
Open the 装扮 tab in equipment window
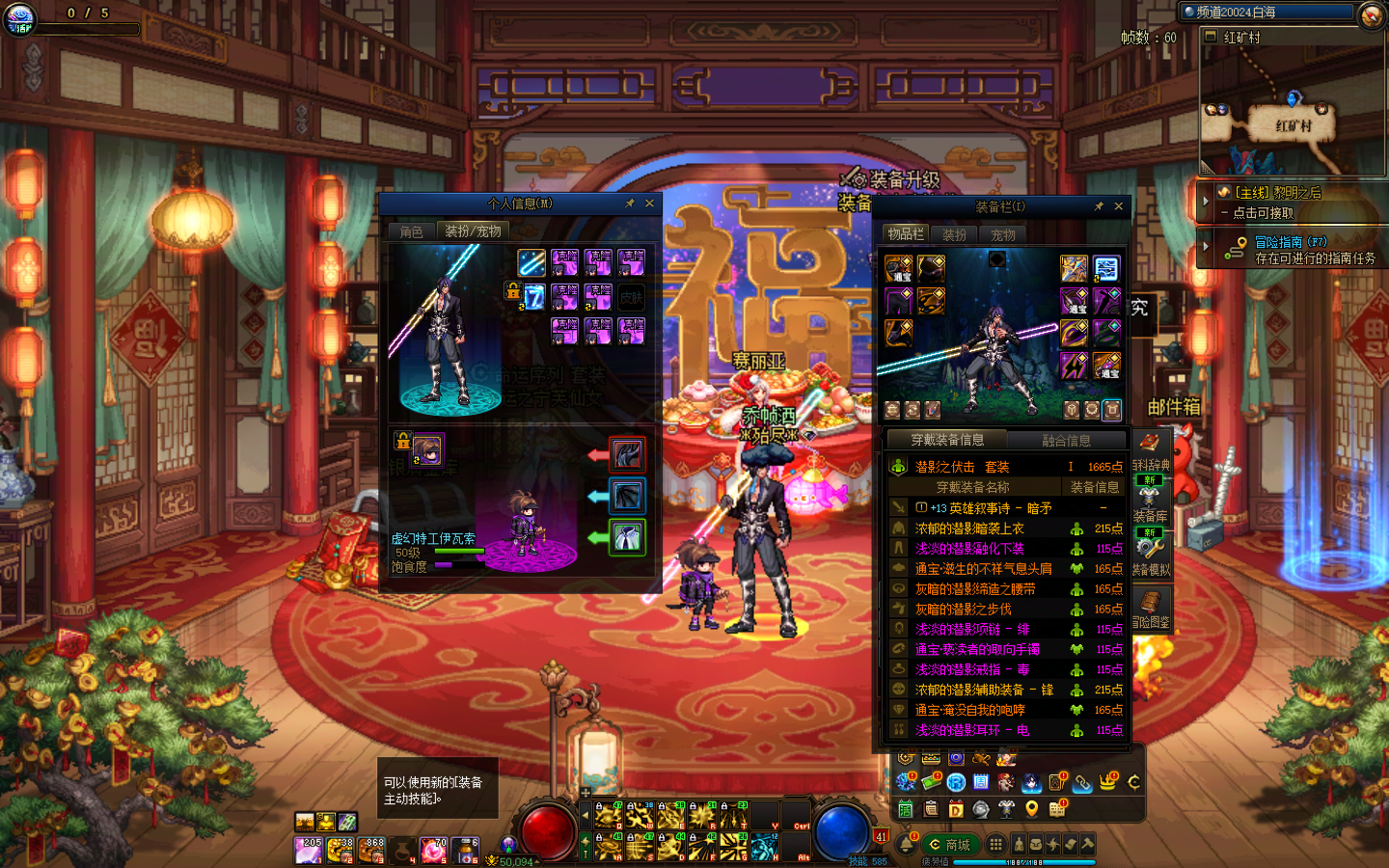[954, 234]
